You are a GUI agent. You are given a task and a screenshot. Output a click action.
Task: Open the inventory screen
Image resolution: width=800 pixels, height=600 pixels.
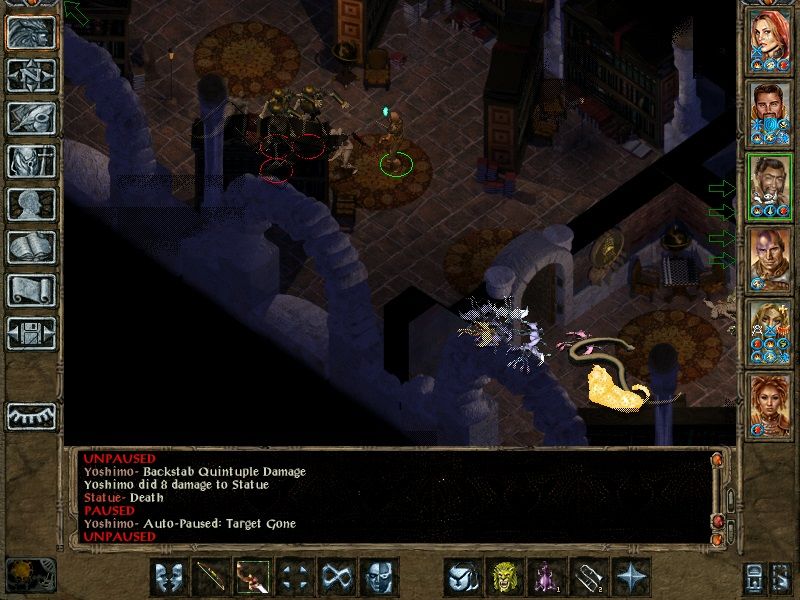31,161
